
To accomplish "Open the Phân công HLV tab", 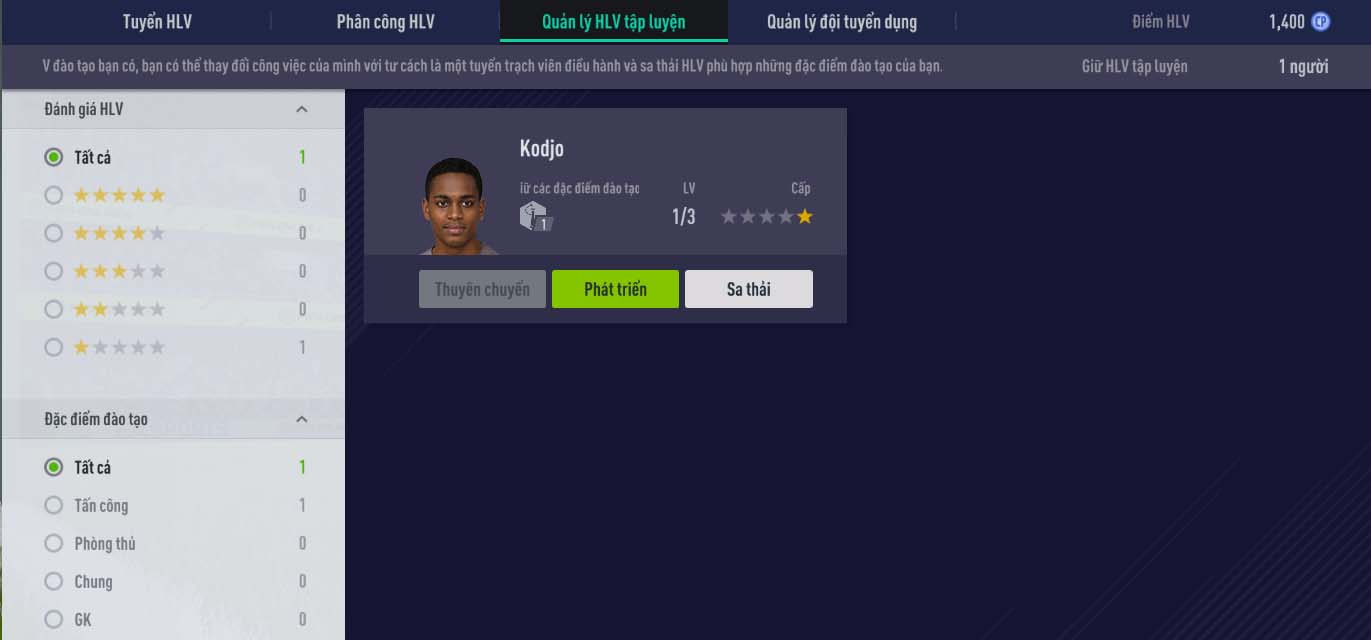I will [x=385, y=22].
